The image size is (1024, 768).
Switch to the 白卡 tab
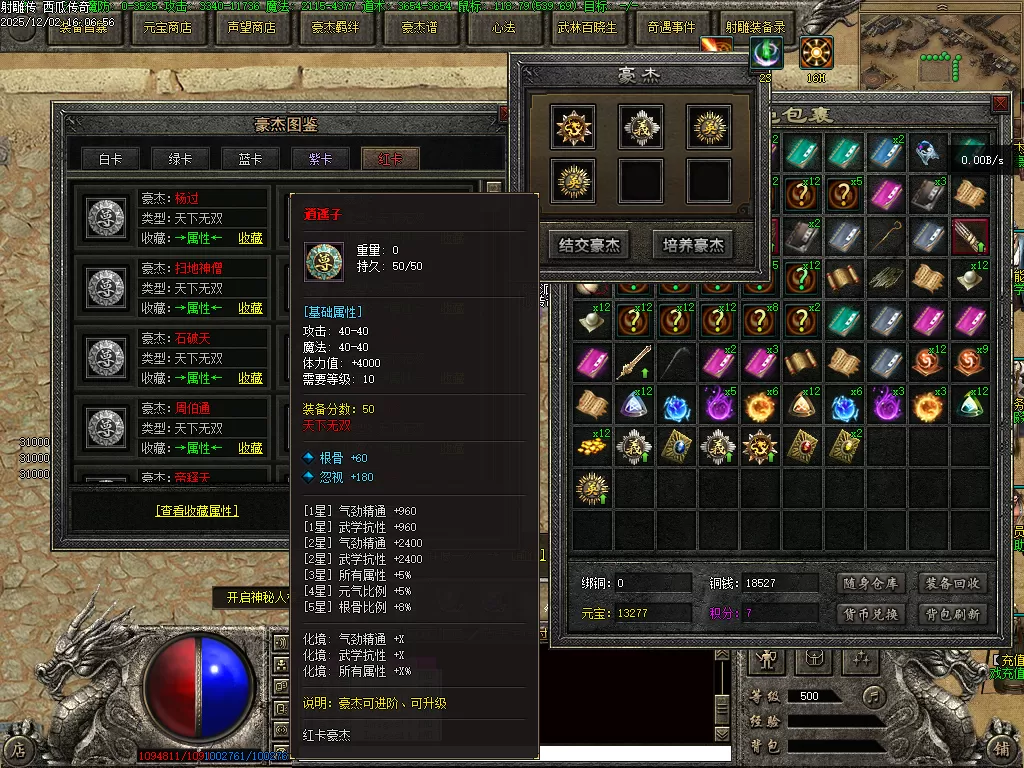click(111, 159)
